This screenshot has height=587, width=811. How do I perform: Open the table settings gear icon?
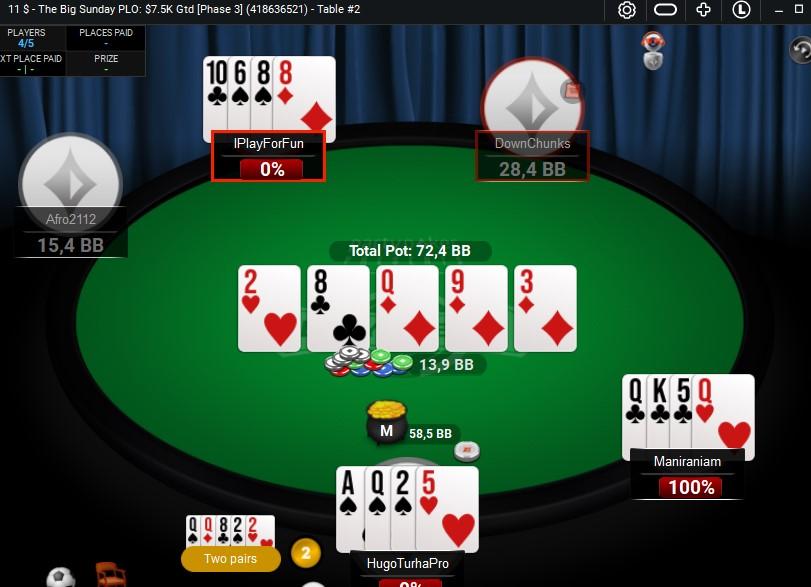[627, 10]
